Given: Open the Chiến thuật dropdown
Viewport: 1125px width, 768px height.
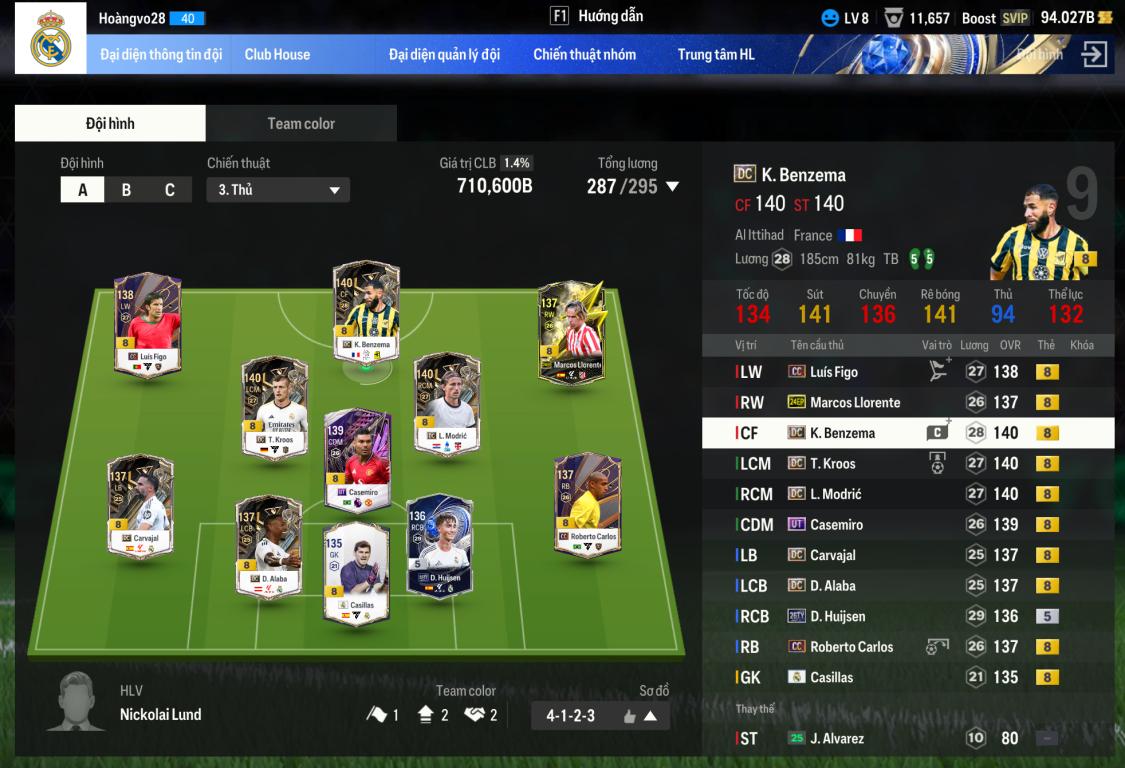Looking at the screenshot, I should tap(278, 190).
